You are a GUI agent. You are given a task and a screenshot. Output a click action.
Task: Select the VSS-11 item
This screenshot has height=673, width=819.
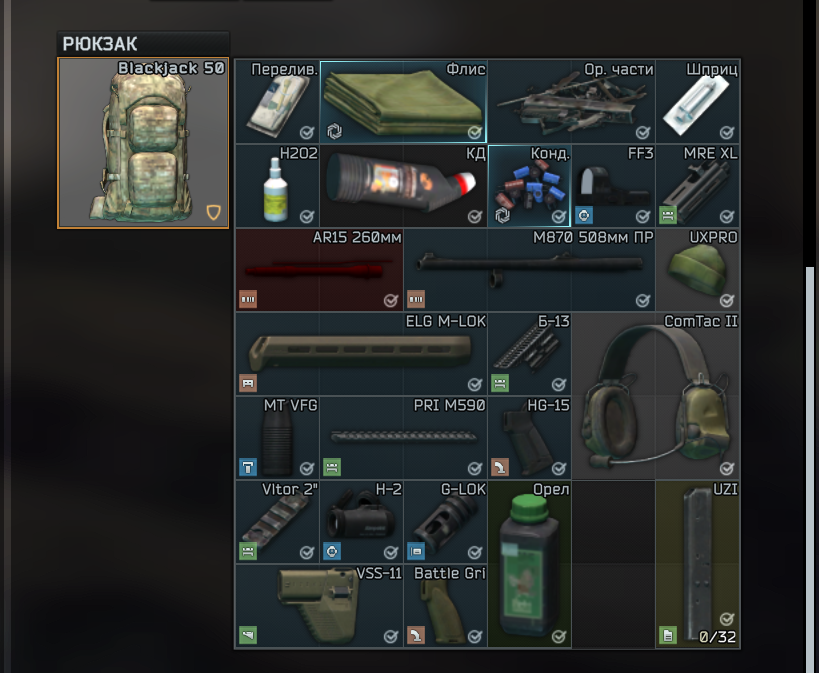[319, 606]
